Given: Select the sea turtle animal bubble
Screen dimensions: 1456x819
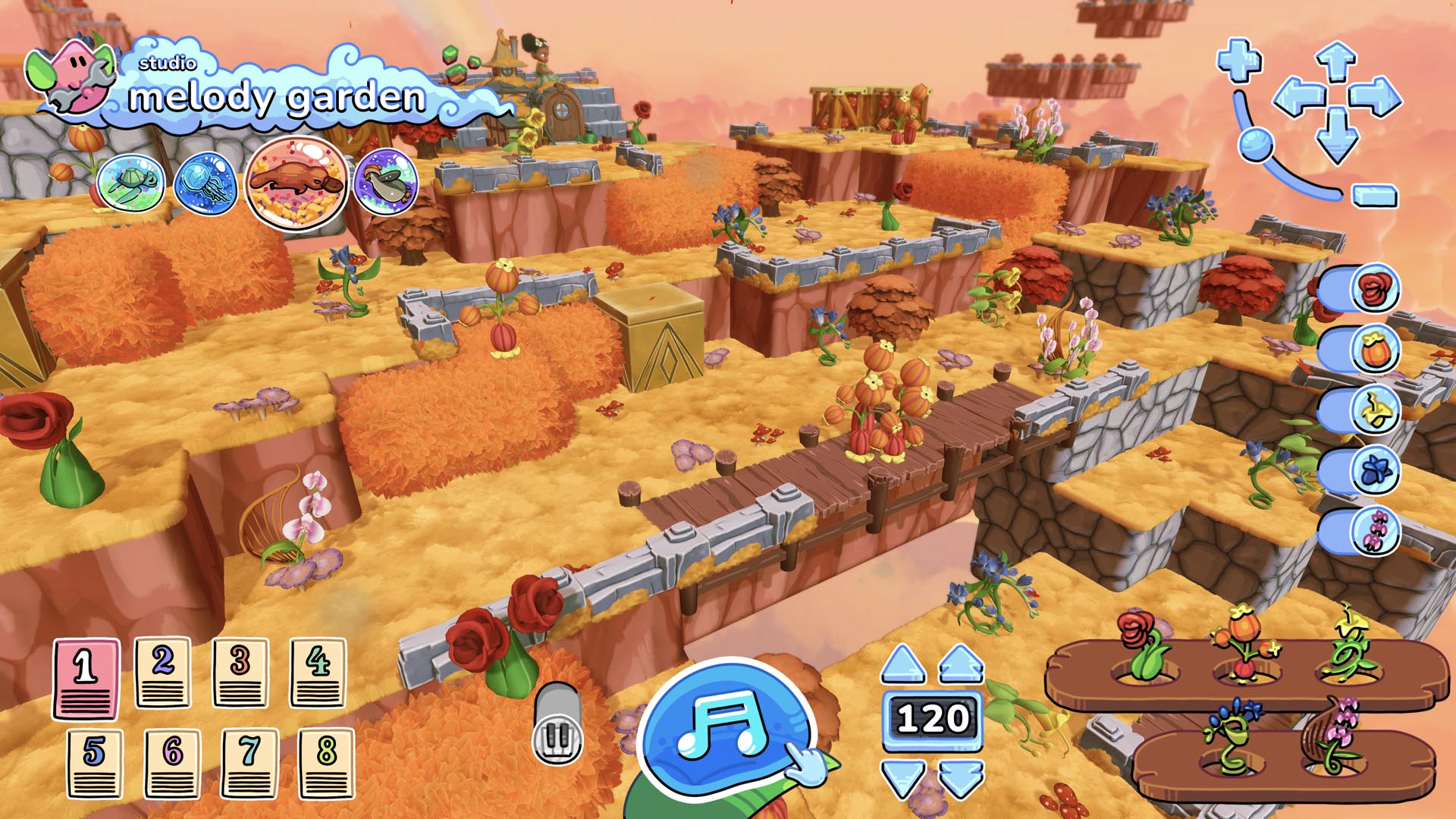Looking at the screenshot, I should click(x=130, y=183).
